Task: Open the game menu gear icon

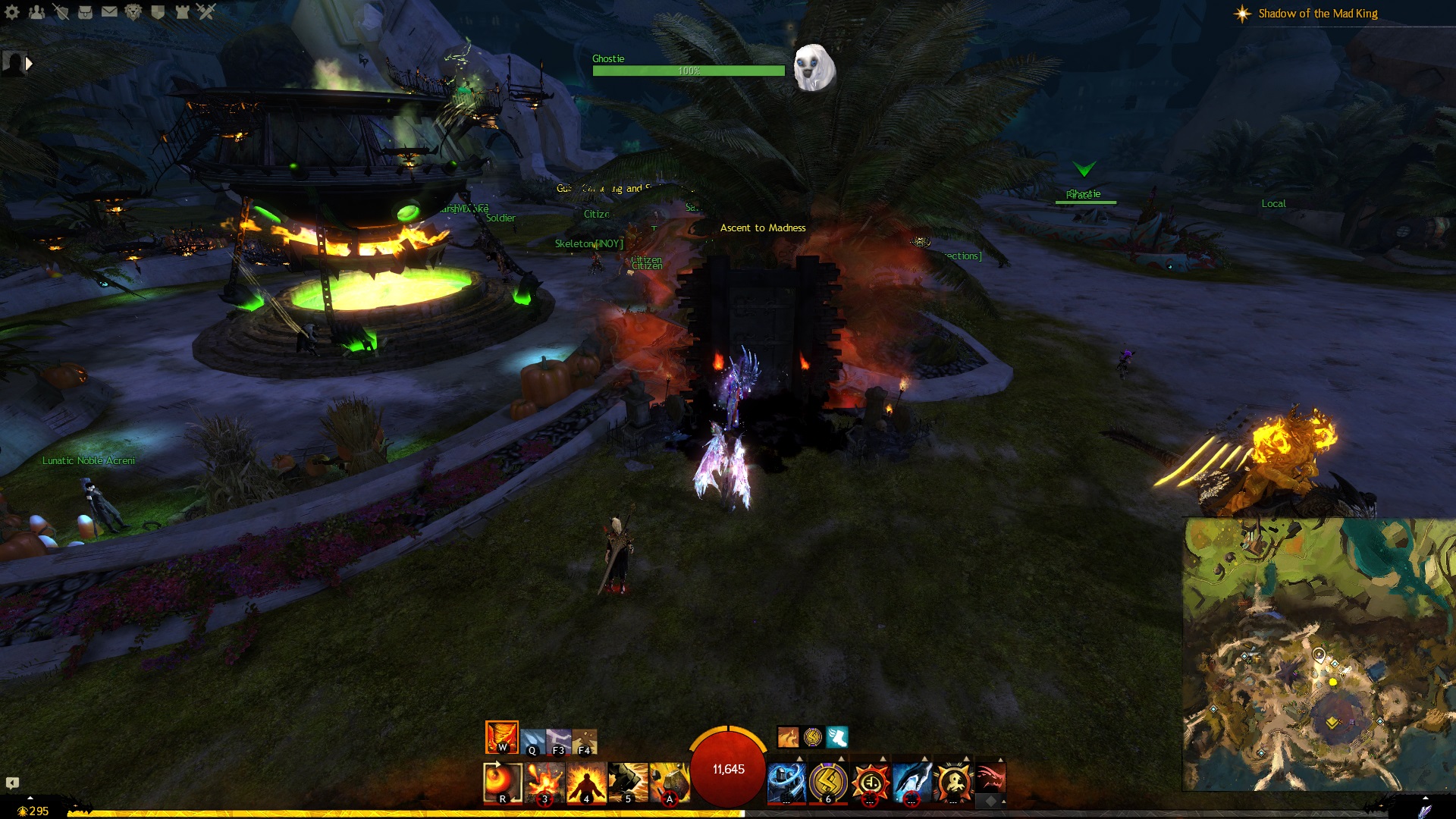Action: tap(12, 11)
